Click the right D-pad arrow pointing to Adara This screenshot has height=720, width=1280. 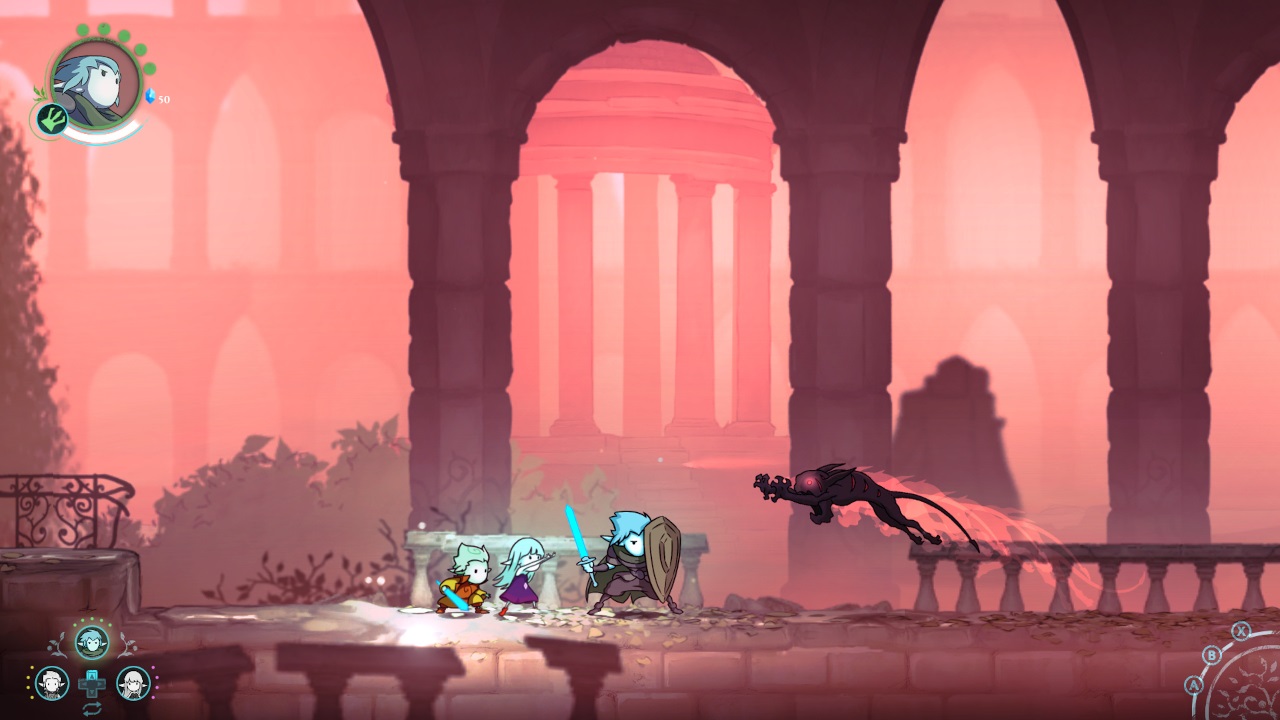100,682
